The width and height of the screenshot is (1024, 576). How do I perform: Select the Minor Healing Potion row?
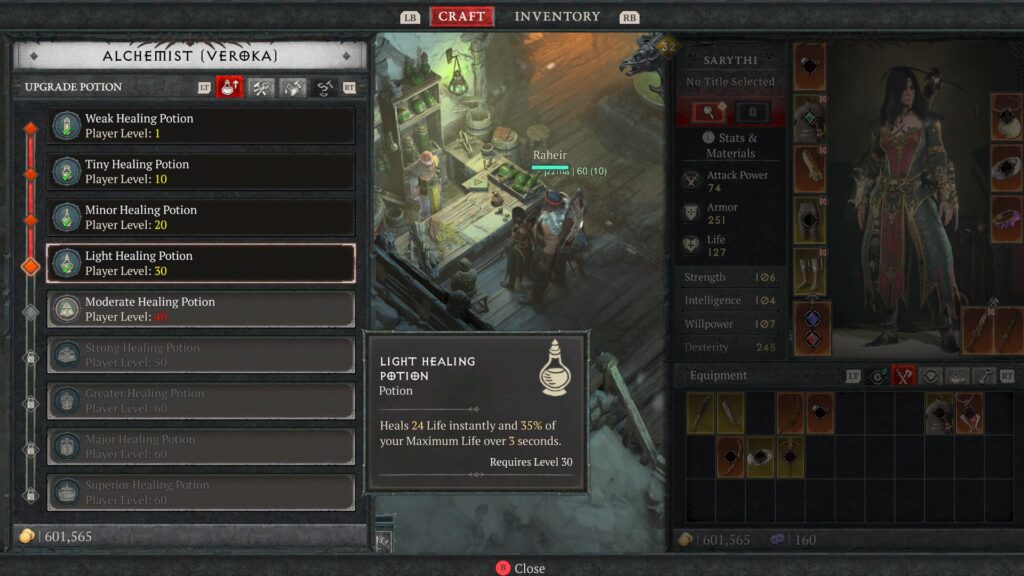pyautogui.click(x=200, y=218)
